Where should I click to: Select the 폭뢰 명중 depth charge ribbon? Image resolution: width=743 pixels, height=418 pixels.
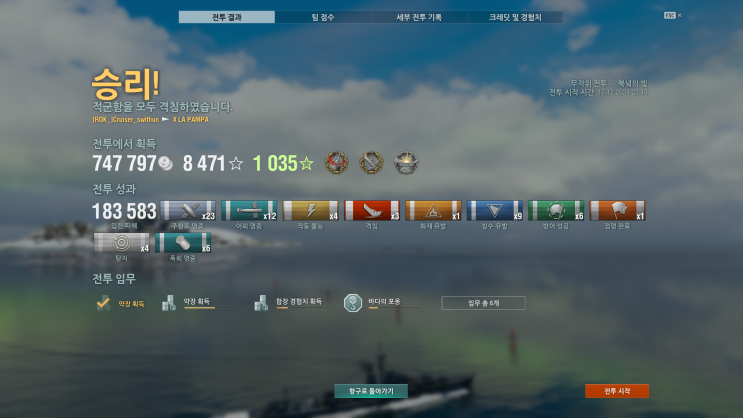point(183,242)
